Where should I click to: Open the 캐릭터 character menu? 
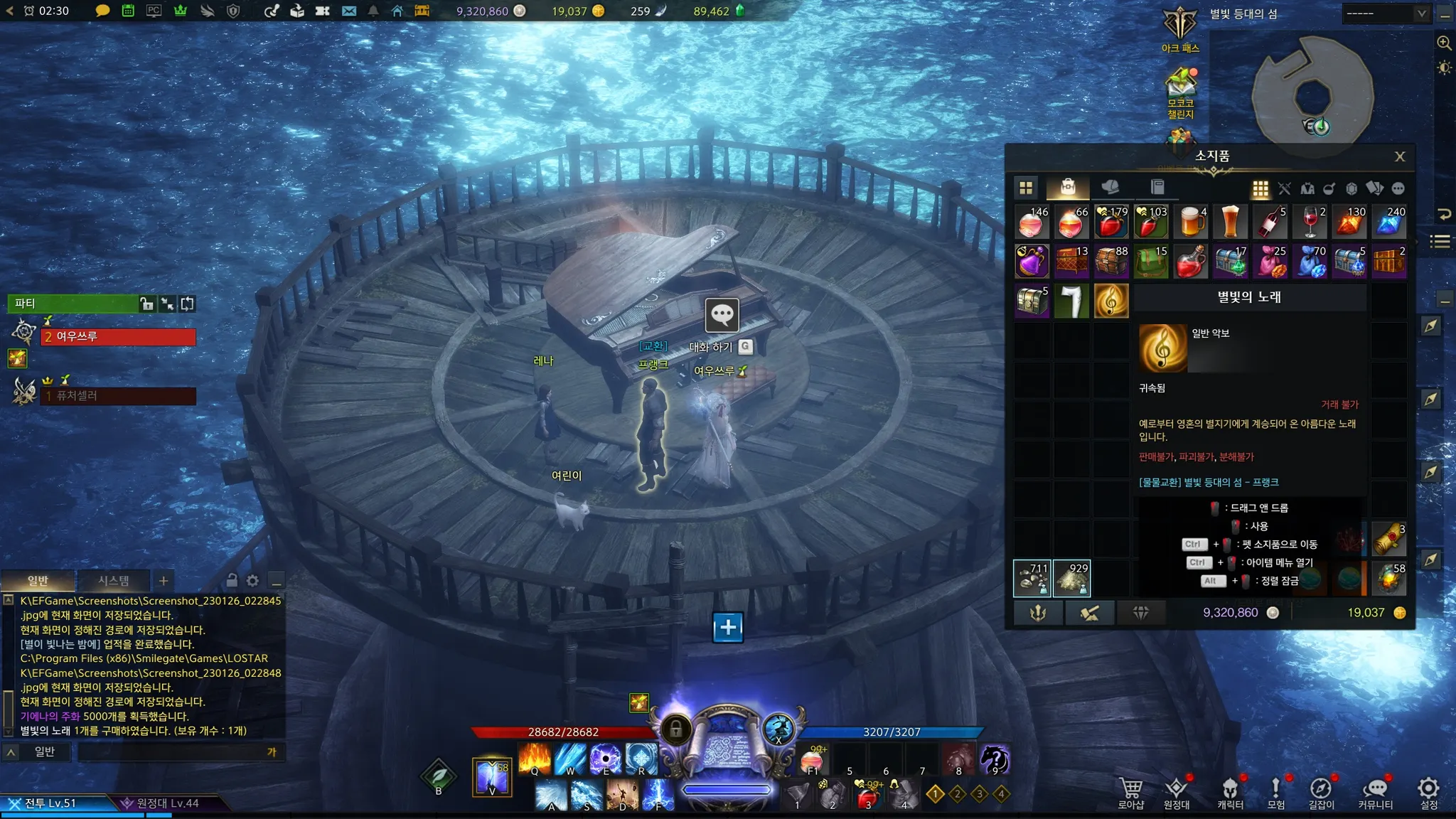[1230, 792]
